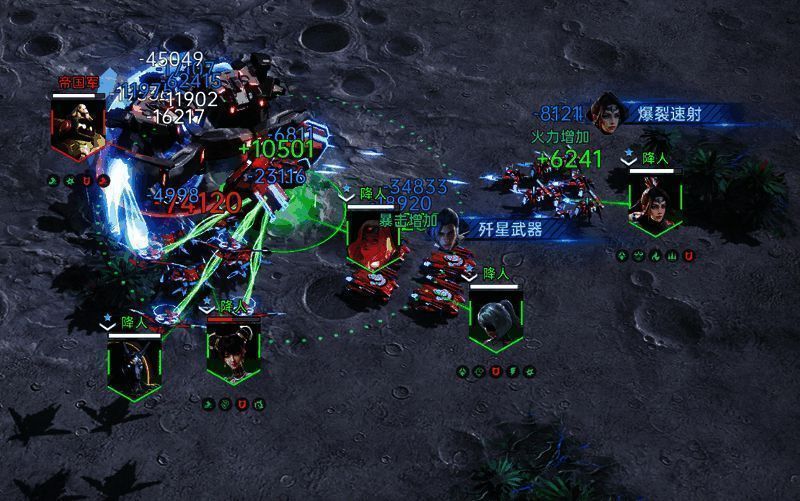Choose the grey-haired 降人 hero portrait
This screenshot has width=800, height=501.
point(496,319)
